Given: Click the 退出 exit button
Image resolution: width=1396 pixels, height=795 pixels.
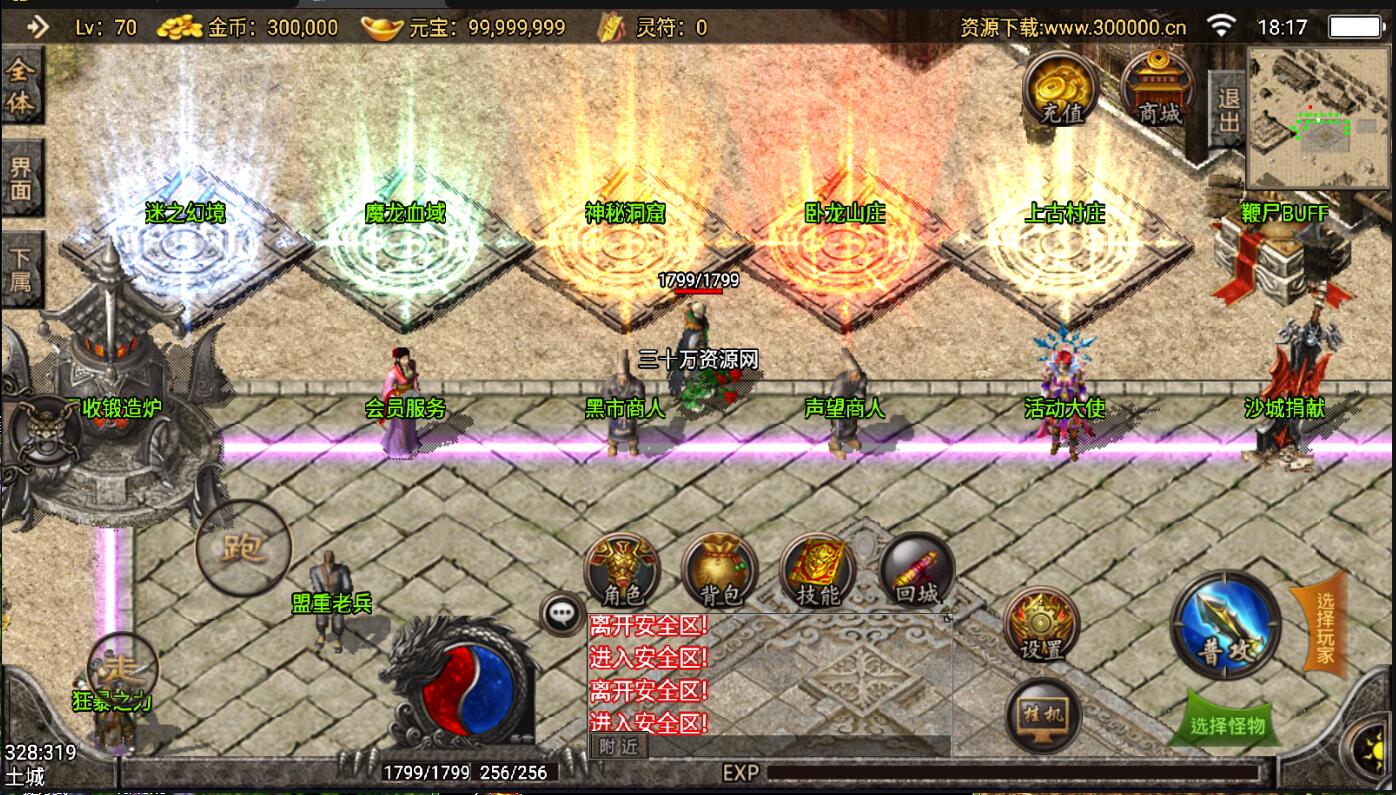Looking at the screenshot, I should [1227, 109].
